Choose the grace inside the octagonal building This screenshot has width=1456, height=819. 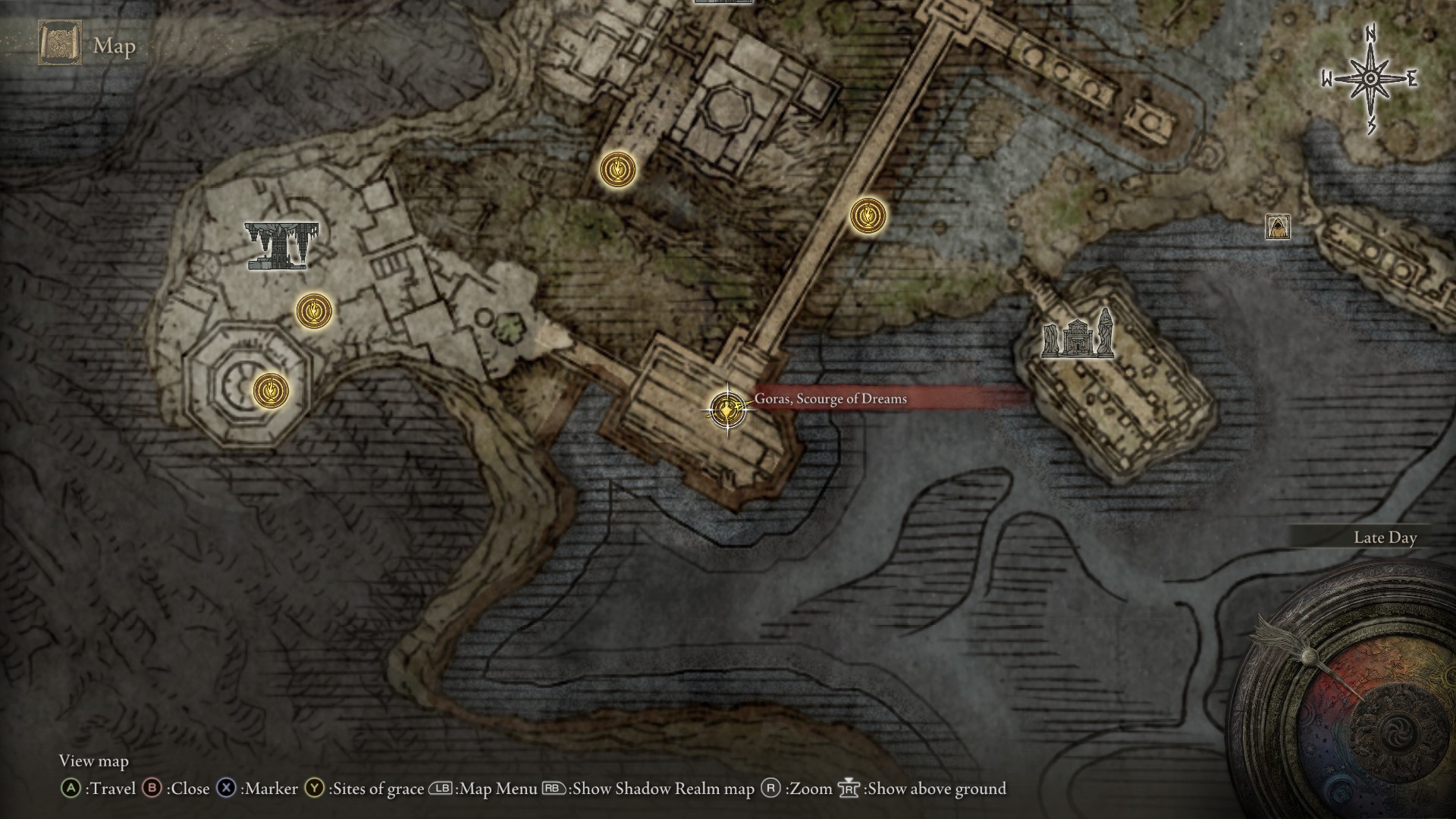[271, 391]
